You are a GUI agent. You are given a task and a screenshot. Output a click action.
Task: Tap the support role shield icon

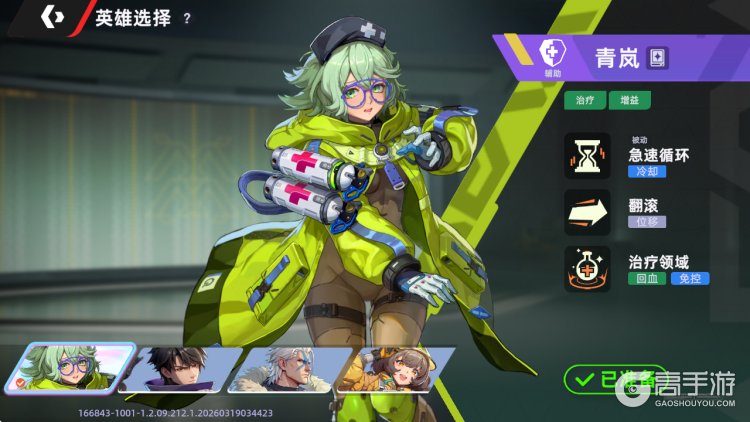click(551, 53)
